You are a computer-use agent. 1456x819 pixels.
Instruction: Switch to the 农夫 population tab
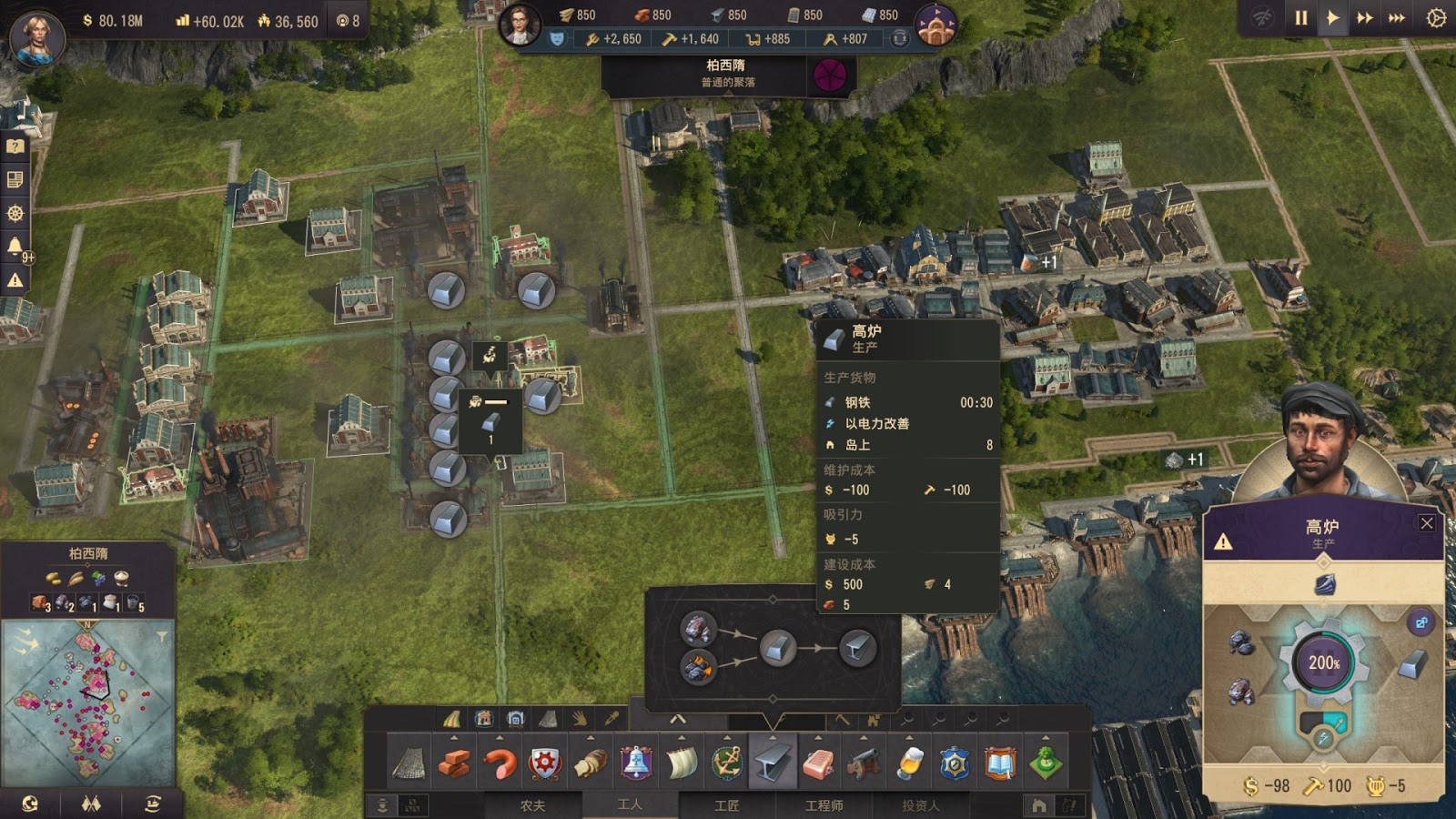[x=532, y=805]
